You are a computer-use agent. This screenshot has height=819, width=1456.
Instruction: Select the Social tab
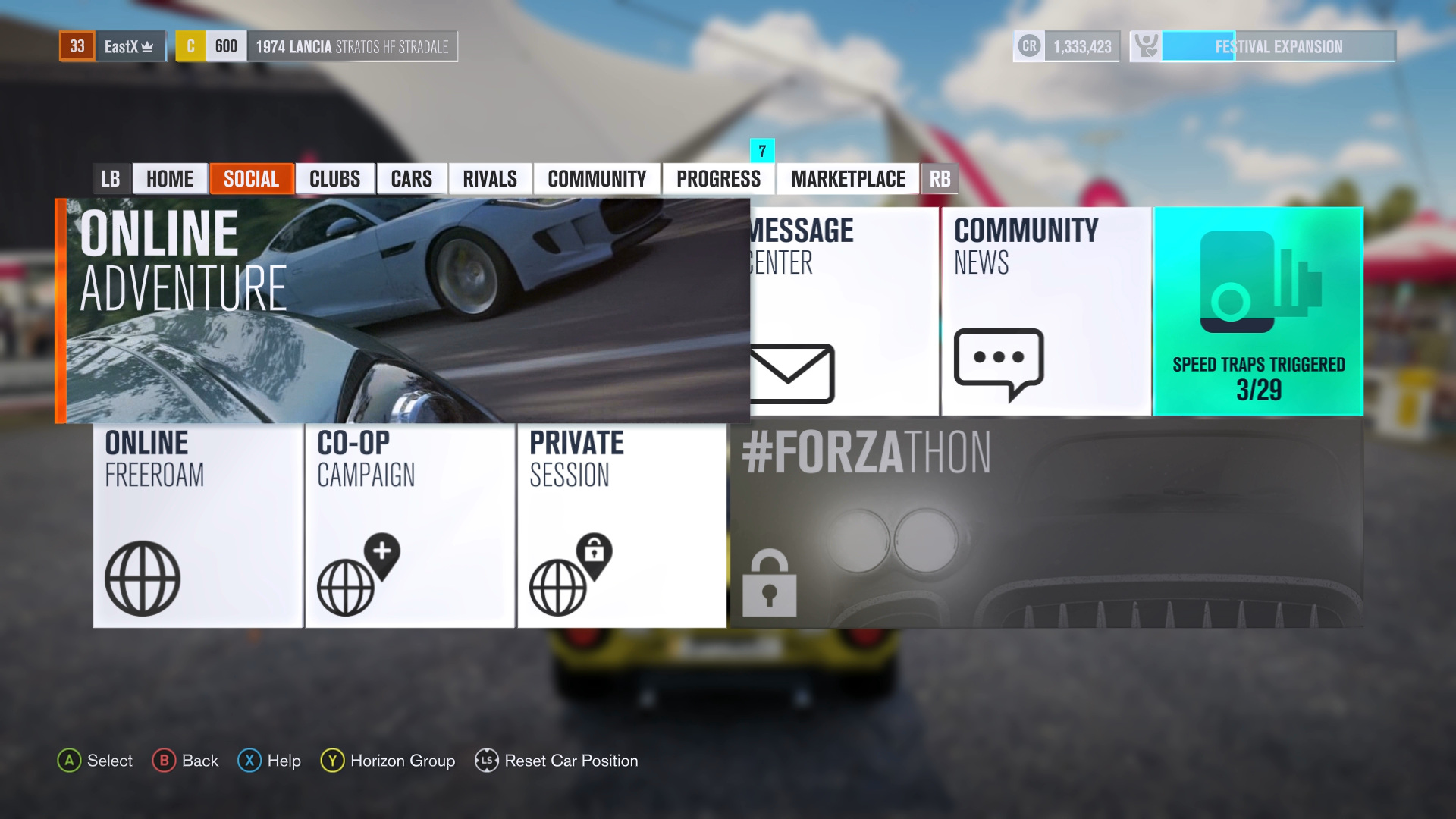tap(251, 179)
